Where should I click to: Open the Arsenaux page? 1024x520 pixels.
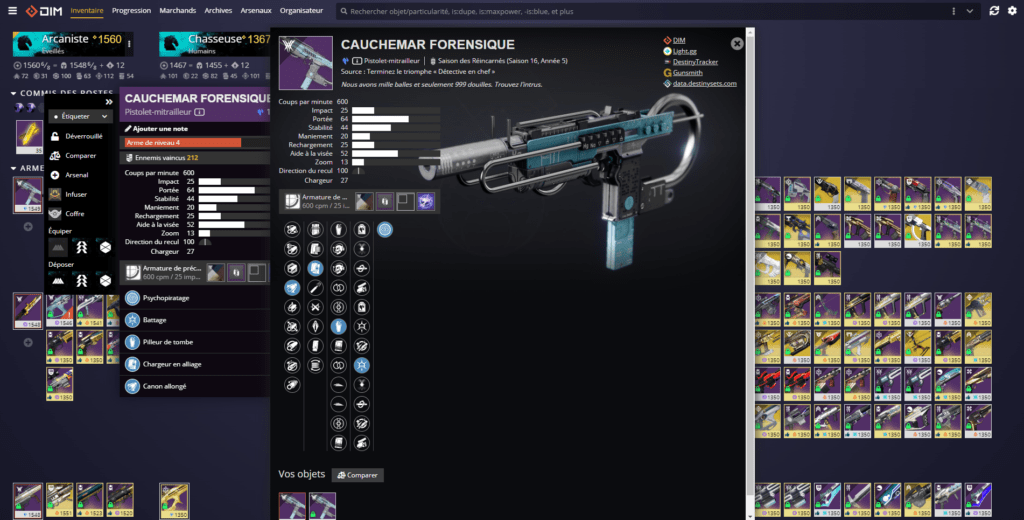click(256, 10)
